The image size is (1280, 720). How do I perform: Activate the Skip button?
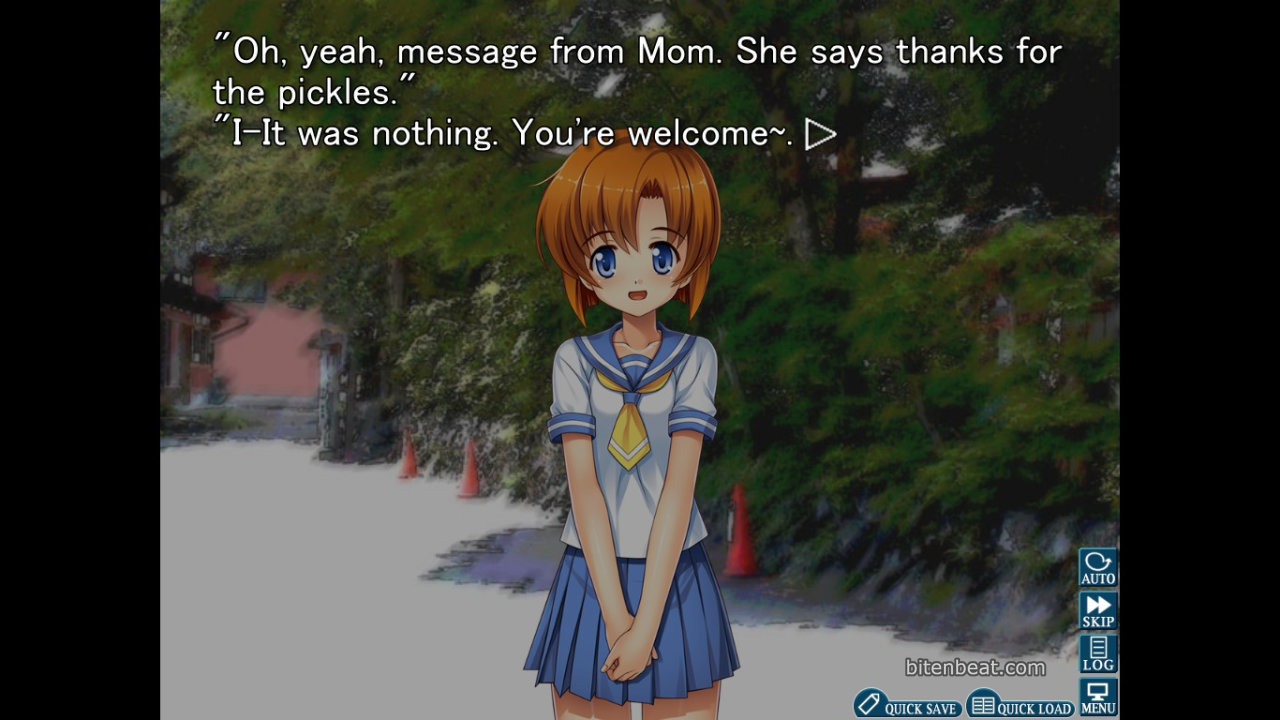[x=1098, y=610]
